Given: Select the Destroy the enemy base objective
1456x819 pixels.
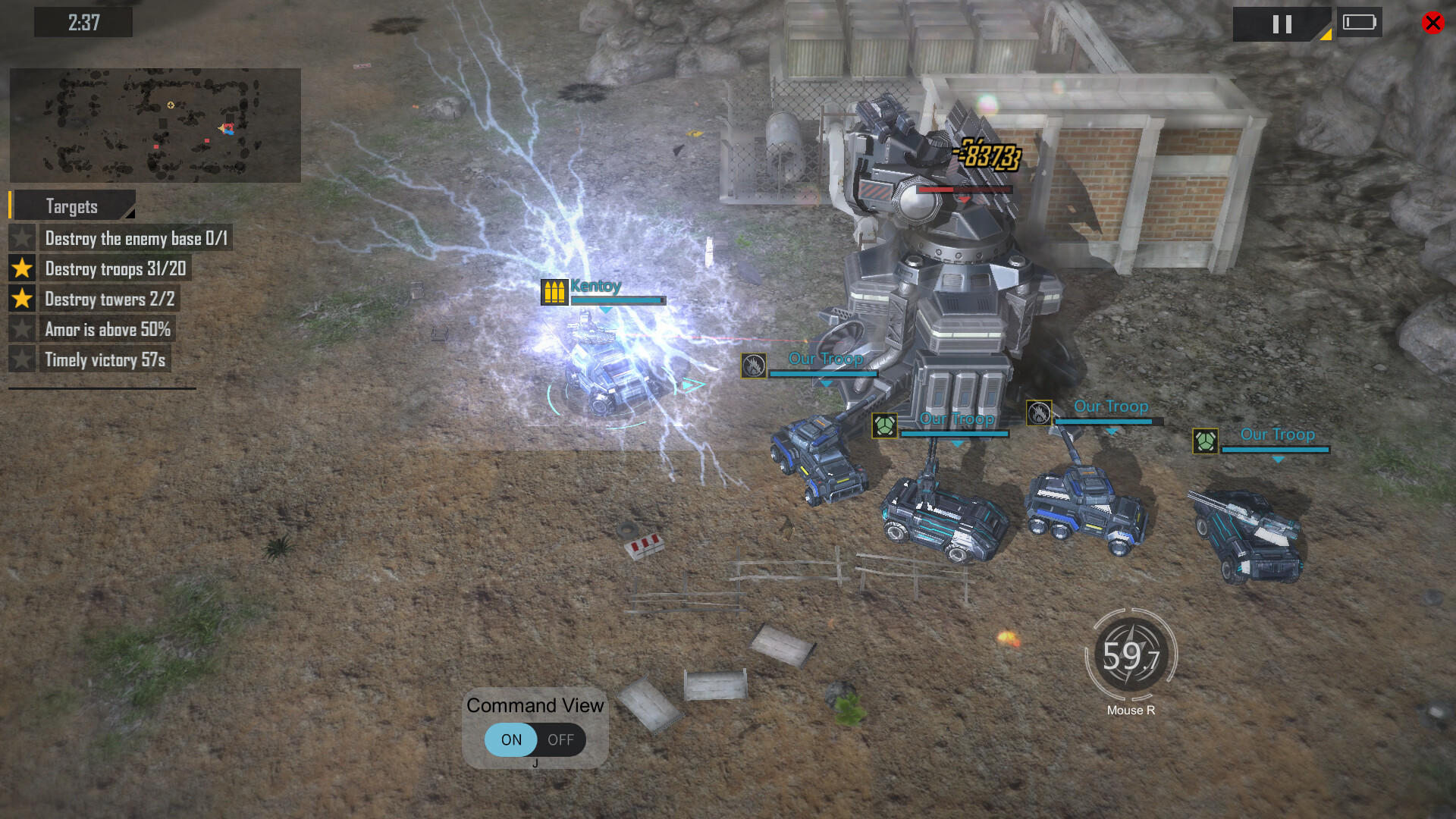Looking at the screenshot, I should [x=136, y=238].
